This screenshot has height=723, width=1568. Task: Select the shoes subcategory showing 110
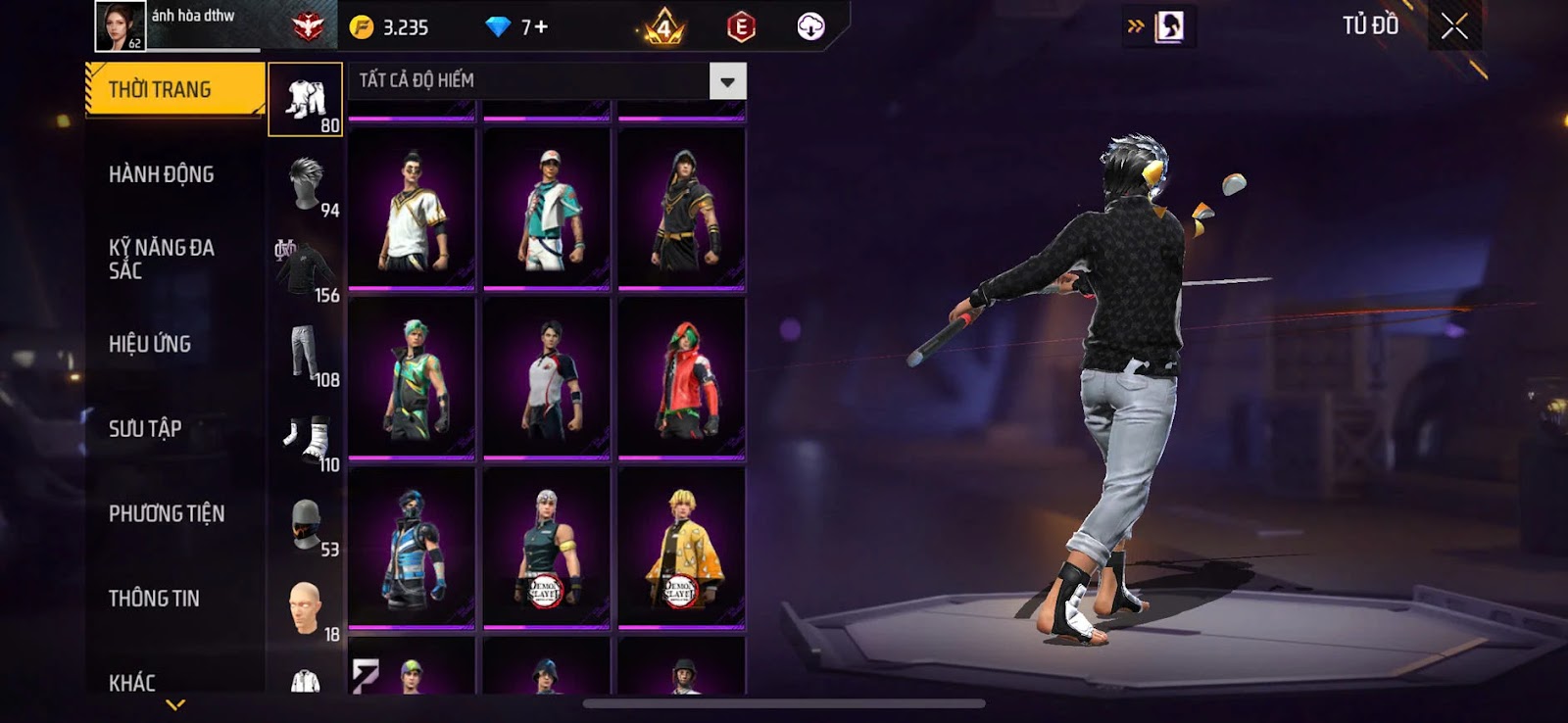(306, 439)
